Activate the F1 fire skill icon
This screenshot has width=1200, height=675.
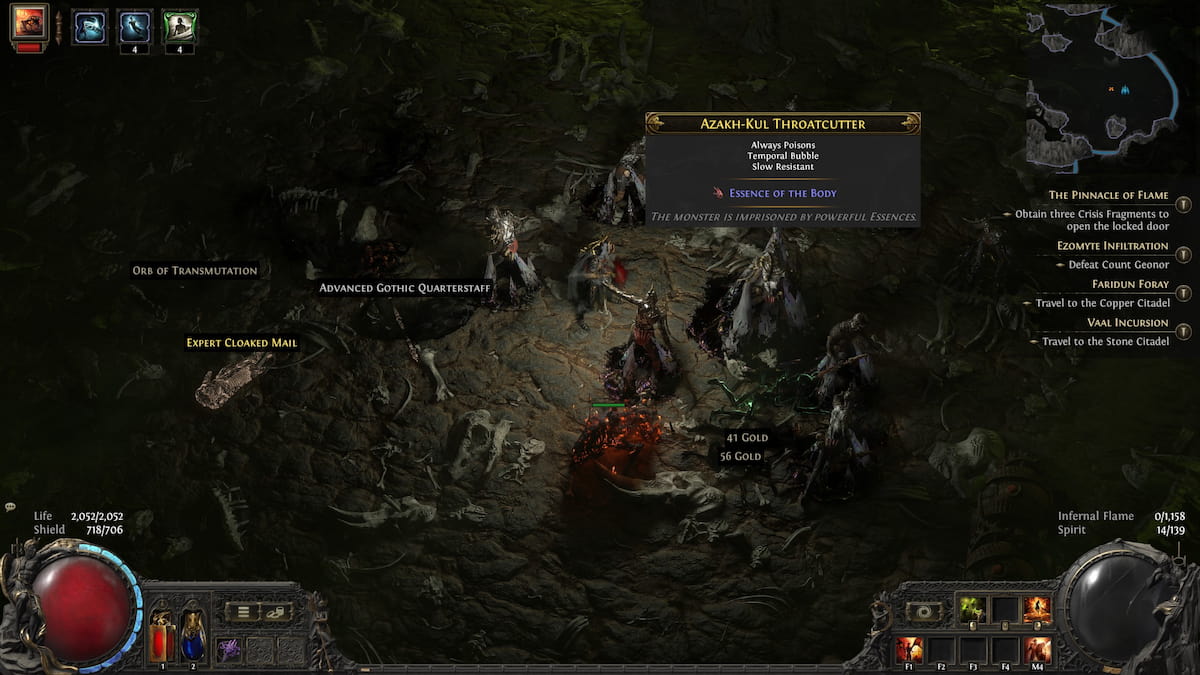tap(909, 649)
